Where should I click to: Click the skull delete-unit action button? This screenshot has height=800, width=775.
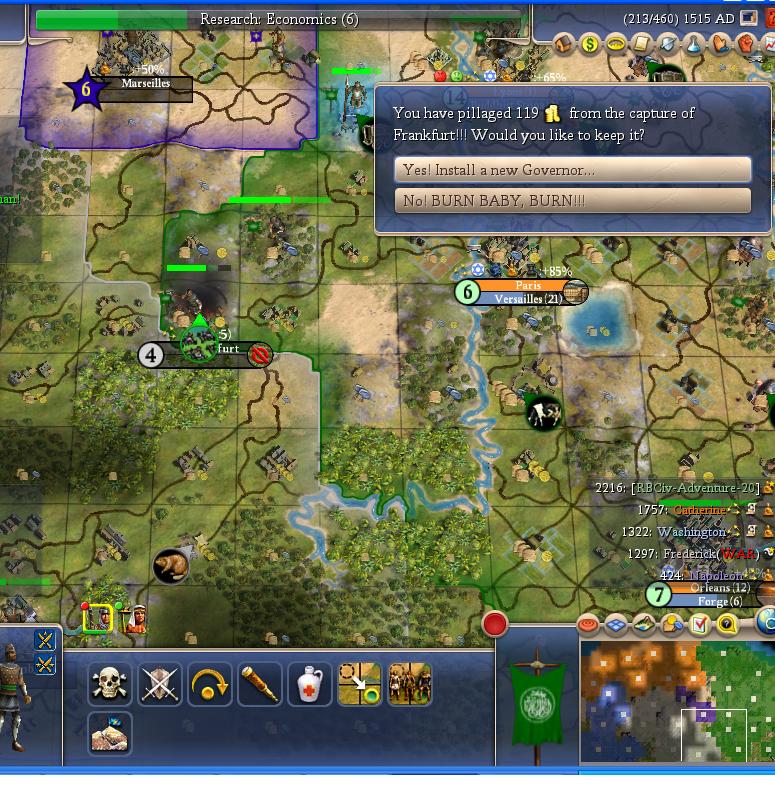coord(109,685)
